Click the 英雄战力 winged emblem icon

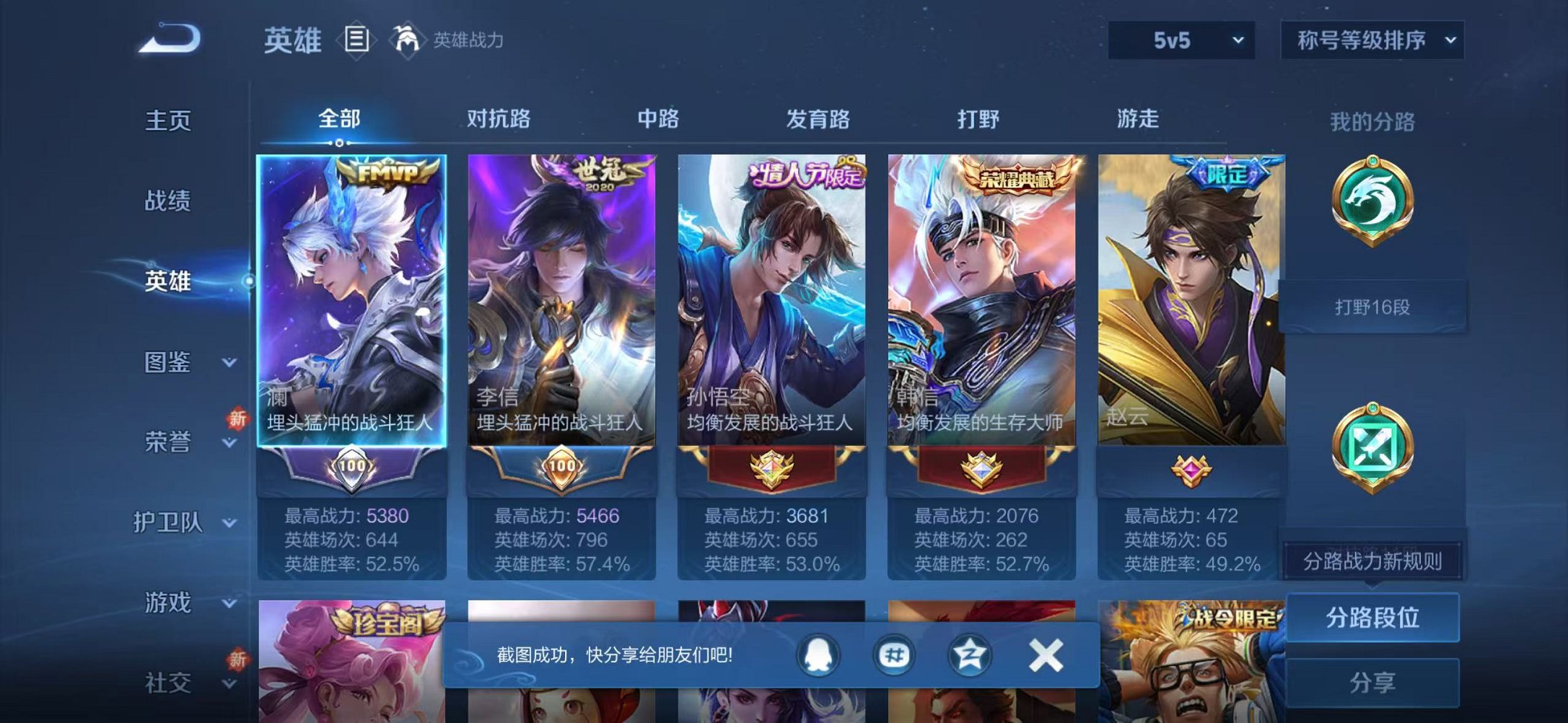coord(406,40)
